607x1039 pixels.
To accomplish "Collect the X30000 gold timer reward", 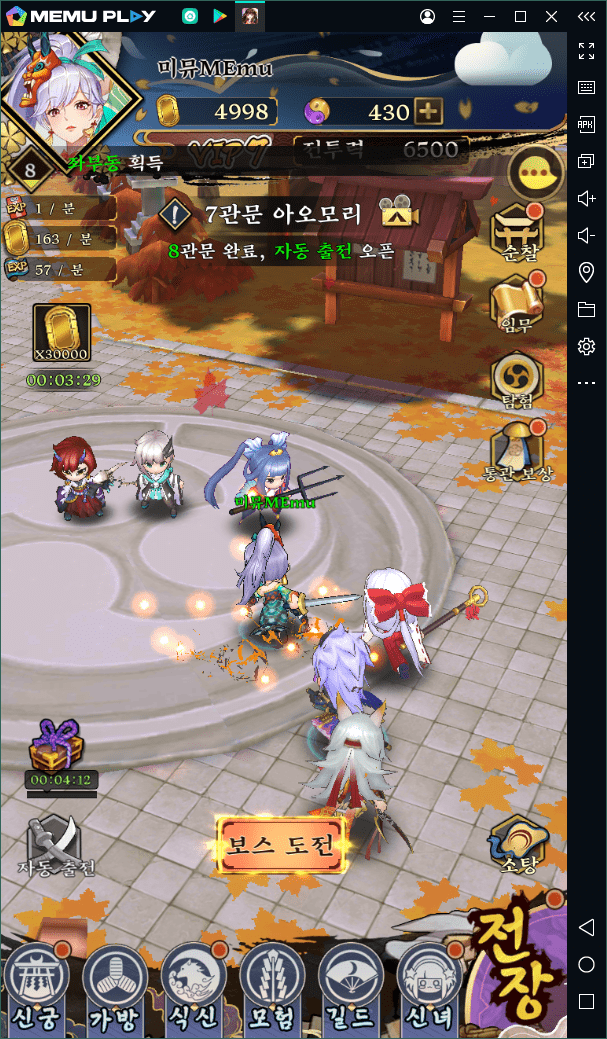I will [x=62, y=335].
